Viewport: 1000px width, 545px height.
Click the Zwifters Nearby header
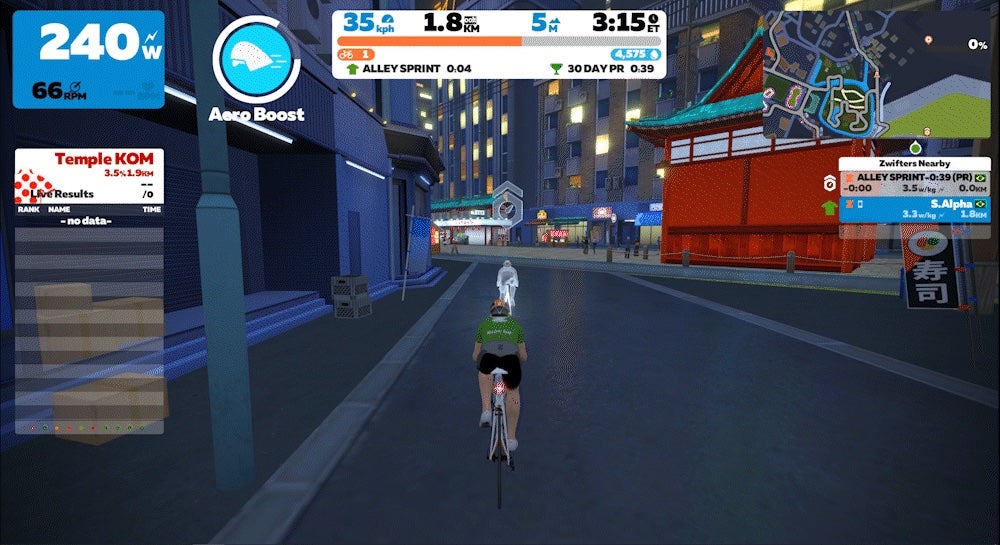pos(914,163)
